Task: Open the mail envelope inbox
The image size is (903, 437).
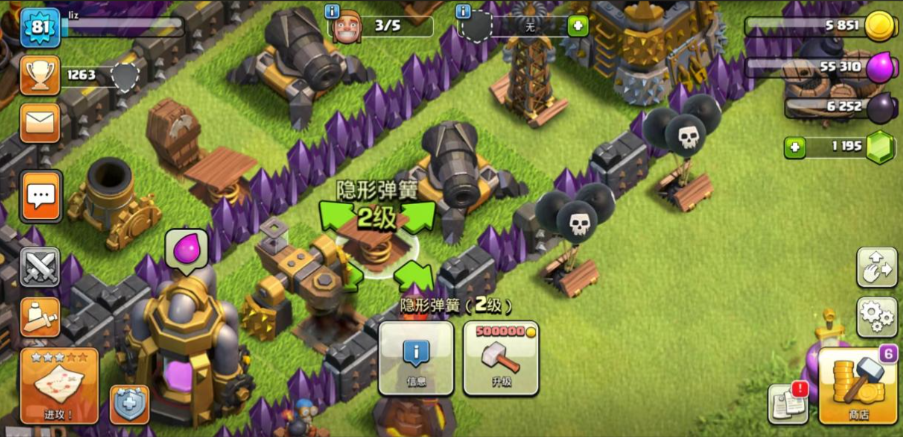Action: coord(40,124)
